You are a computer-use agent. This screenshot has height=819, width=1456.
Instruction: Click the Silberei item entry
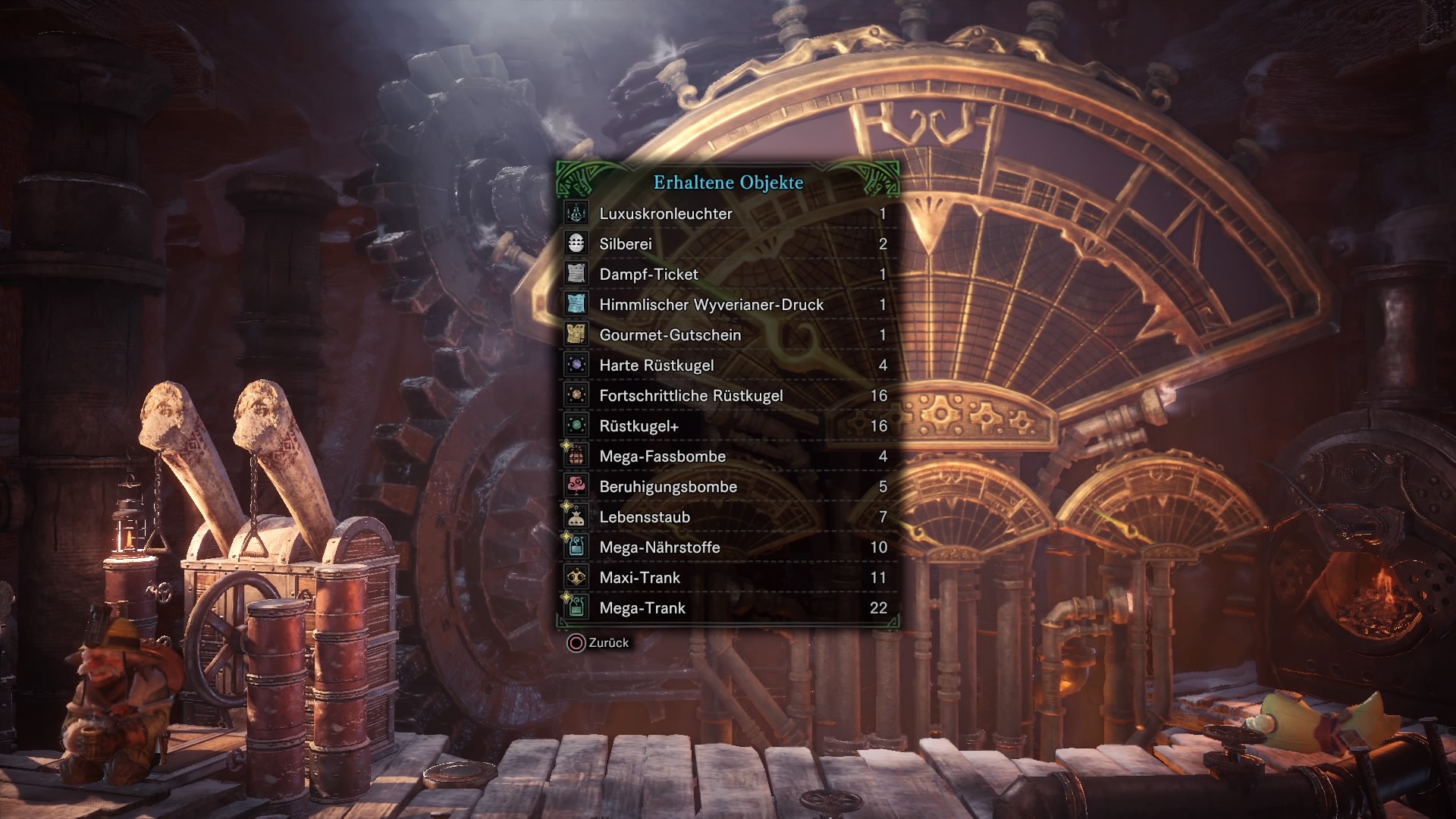point(728,244)
